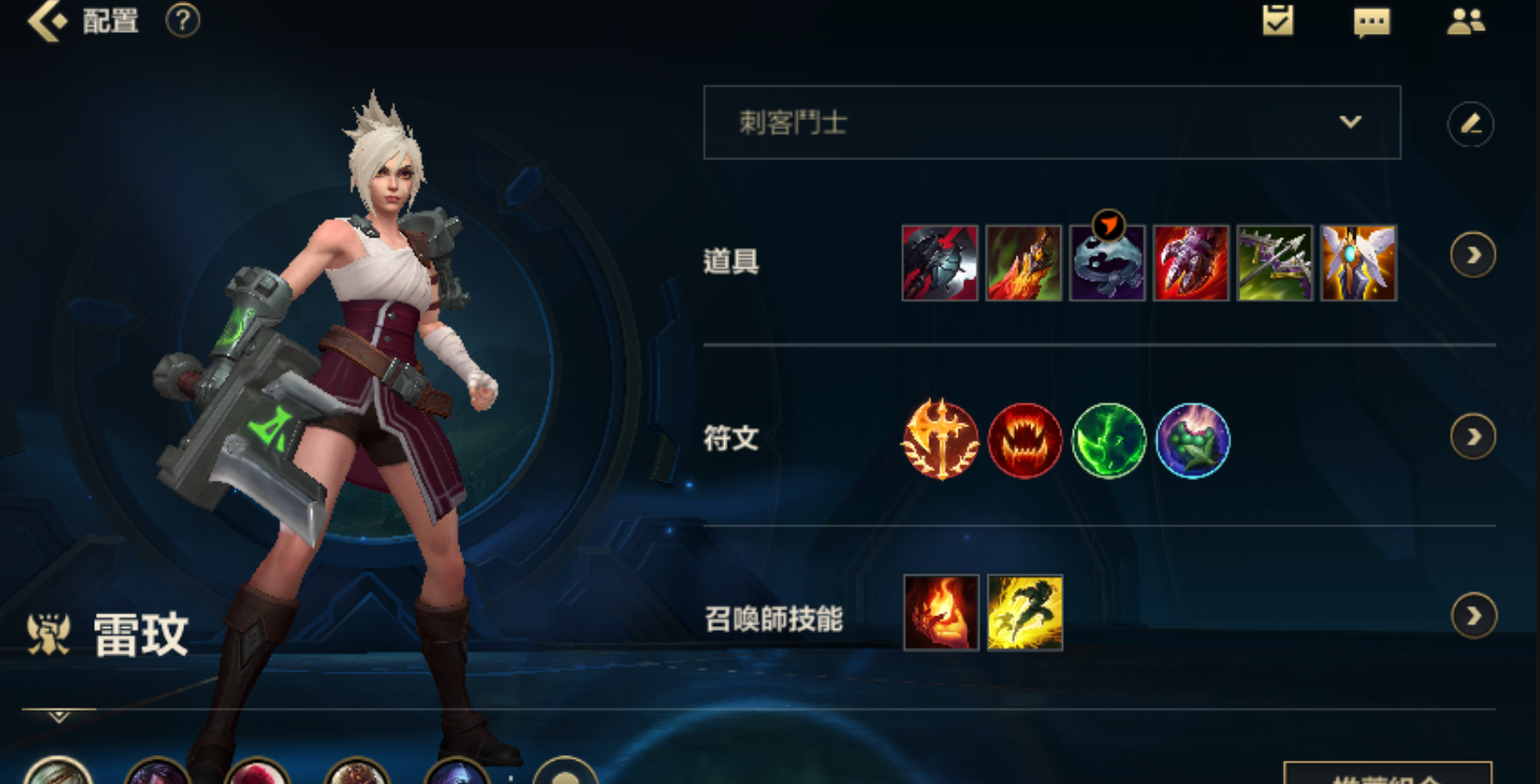
Task: Select the purple plant rune icon
Action: (1192, 441)
